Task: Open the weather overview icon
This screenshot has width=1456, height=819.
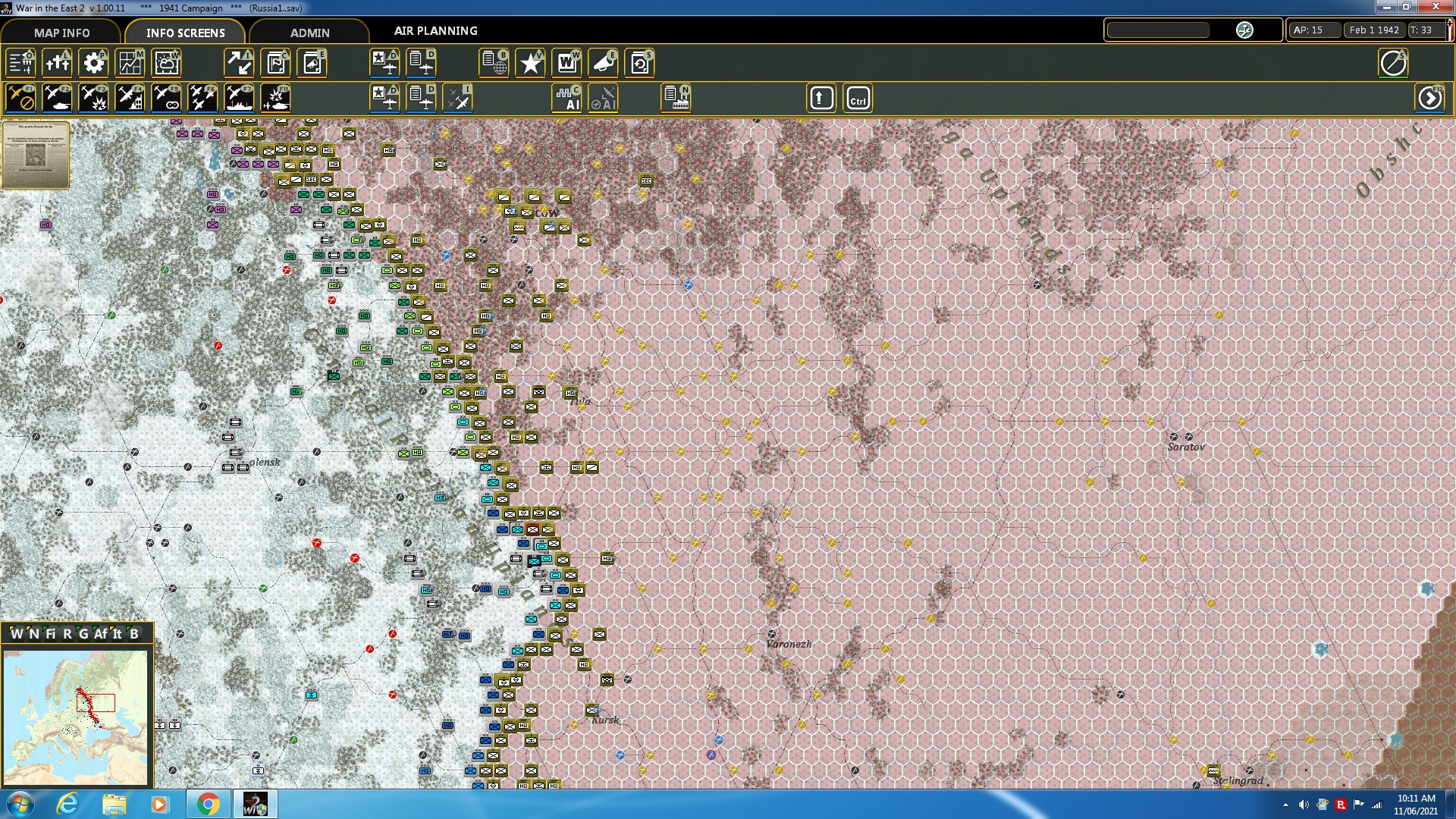Action: [166, 63]
